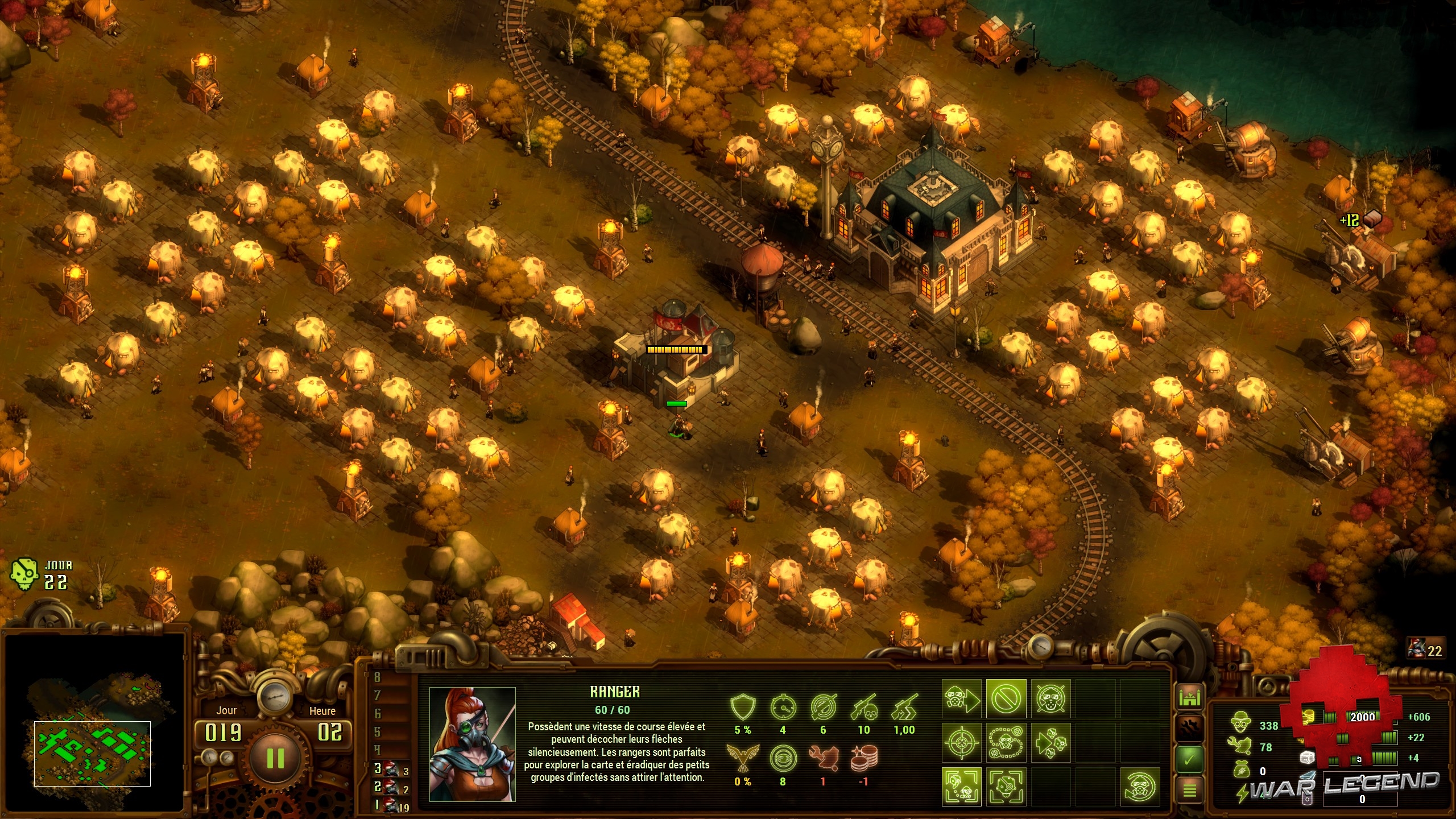
Task: Choose the attack-move toward zombies icon
Action: click(1050, 743)
